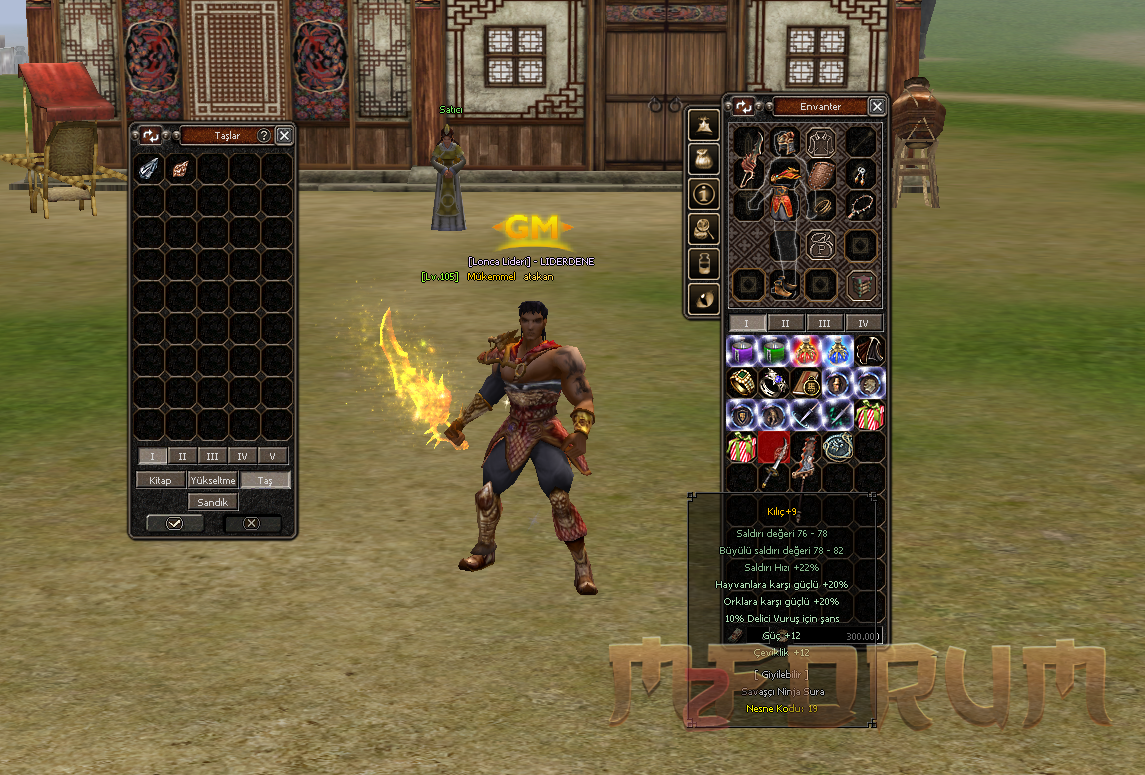Viewport: 1145px width, 775px height.
Task: Close the Envanter window
Action: pyautogui.click(x=877, y=106)
